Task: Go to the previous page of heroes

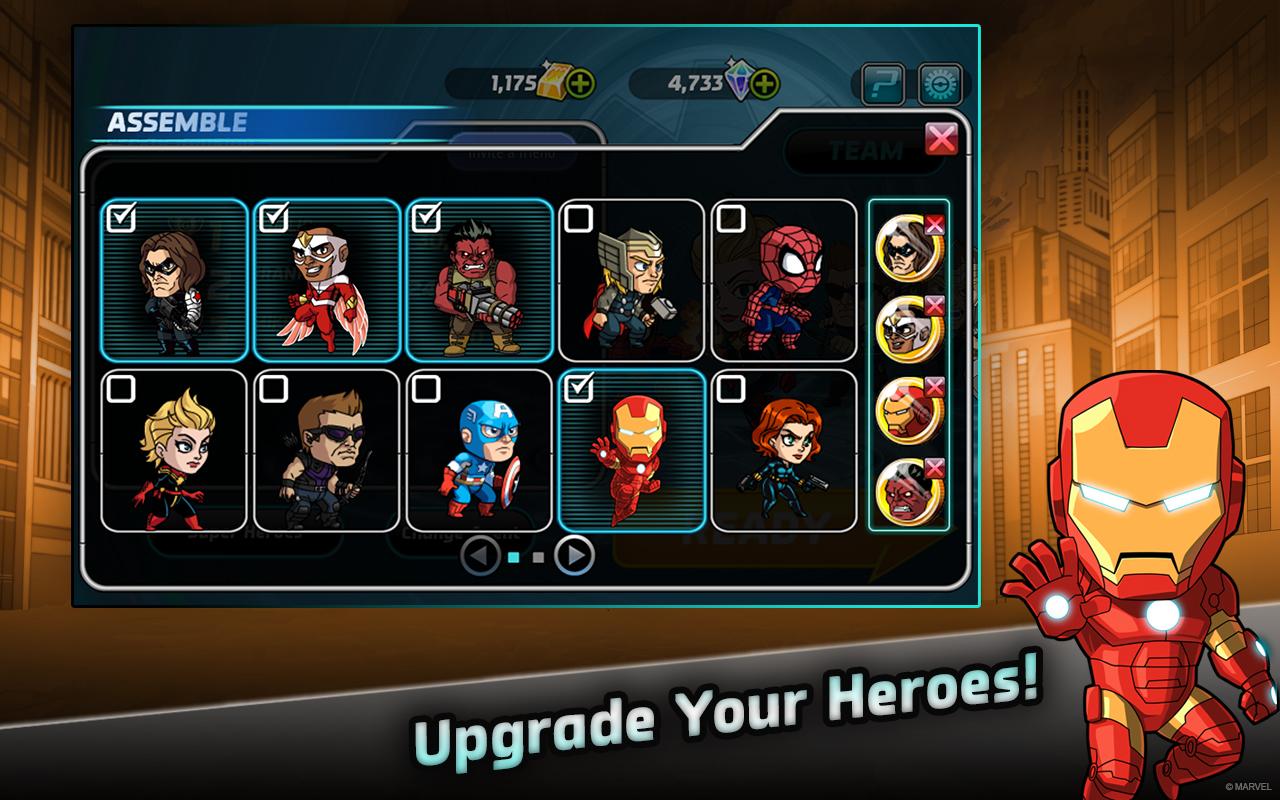Action: pyautogui.click(x=481, y=555)
